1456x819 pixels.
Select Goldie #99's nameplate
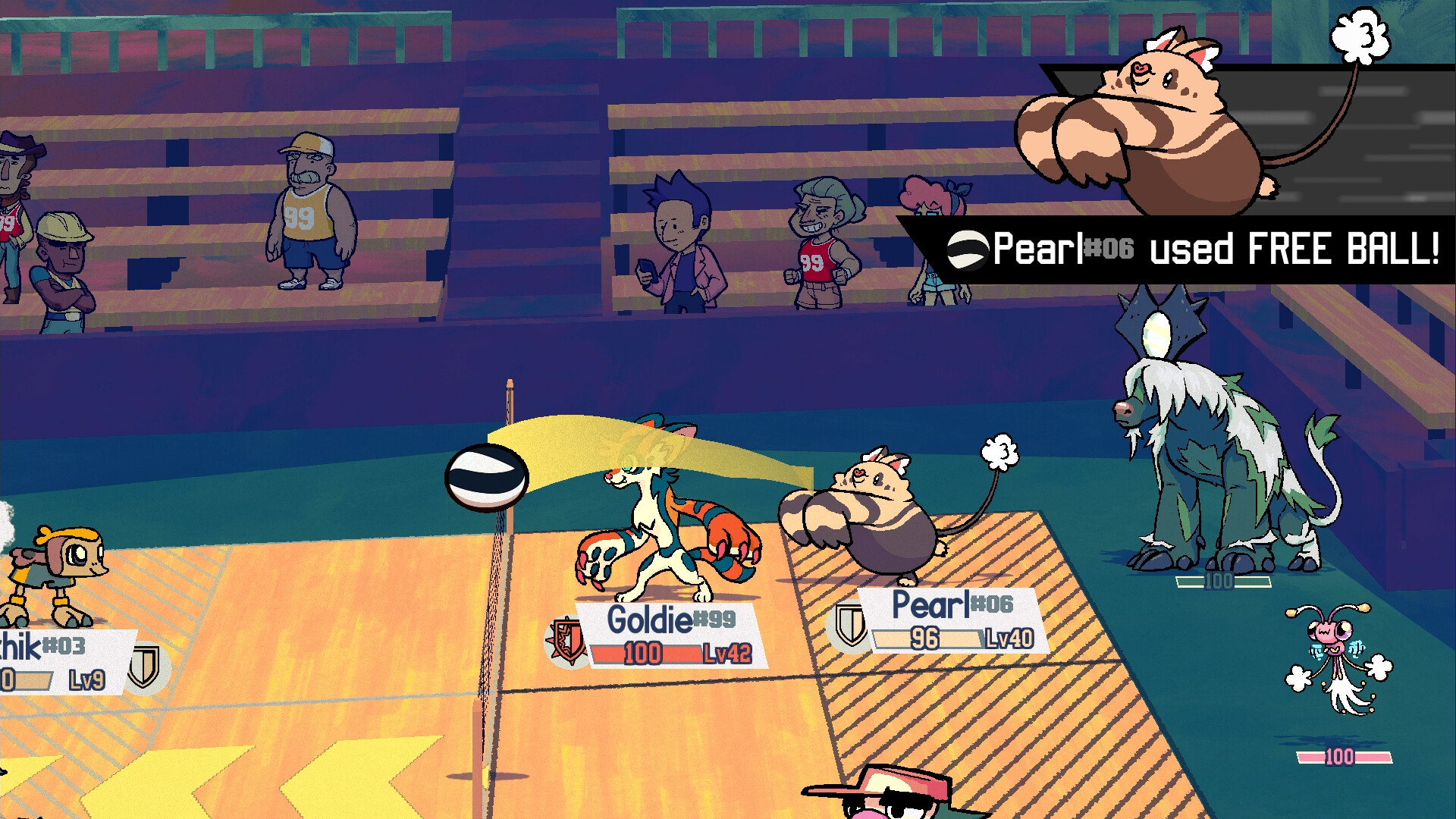click(671, 635)
